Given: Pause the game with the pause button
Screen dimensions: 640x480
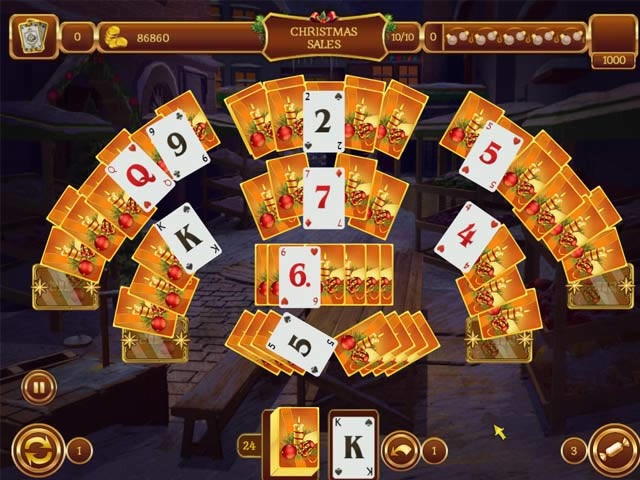Looking at the screenshot, I should [38, 387].
